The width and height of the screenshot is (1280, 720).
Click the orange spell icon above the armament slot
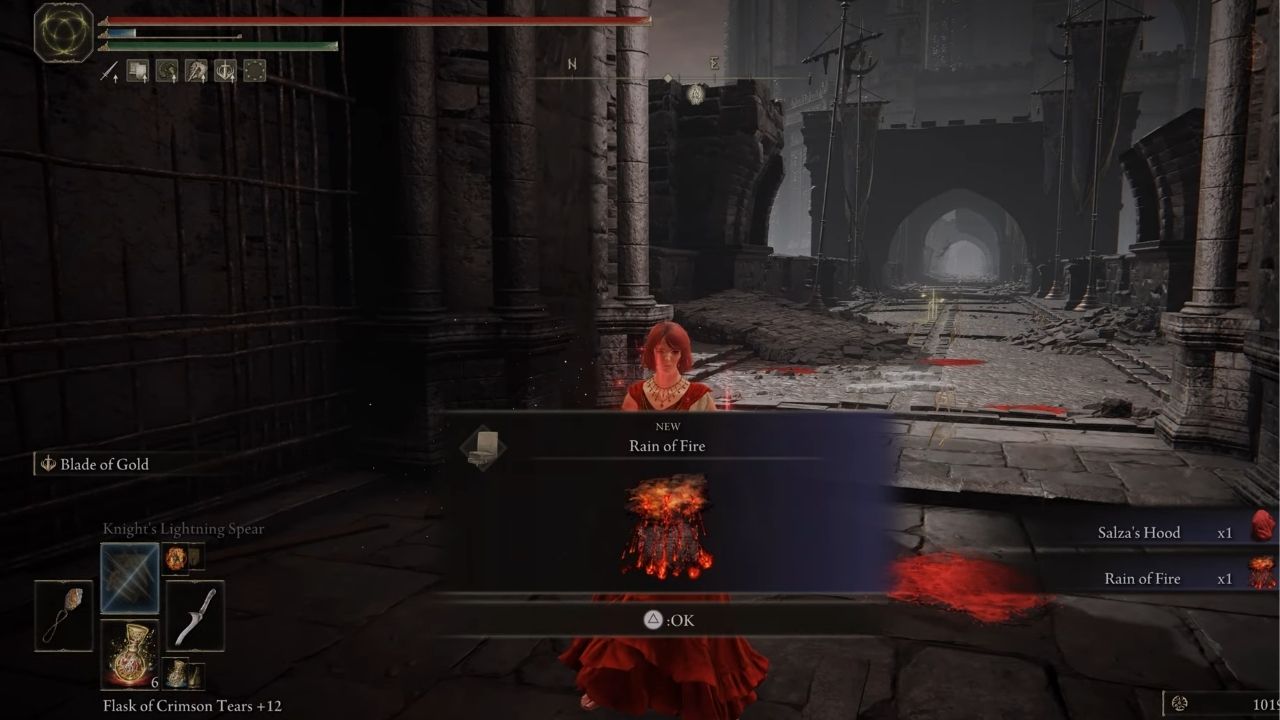pyautogui.click(x=176, y=558)
